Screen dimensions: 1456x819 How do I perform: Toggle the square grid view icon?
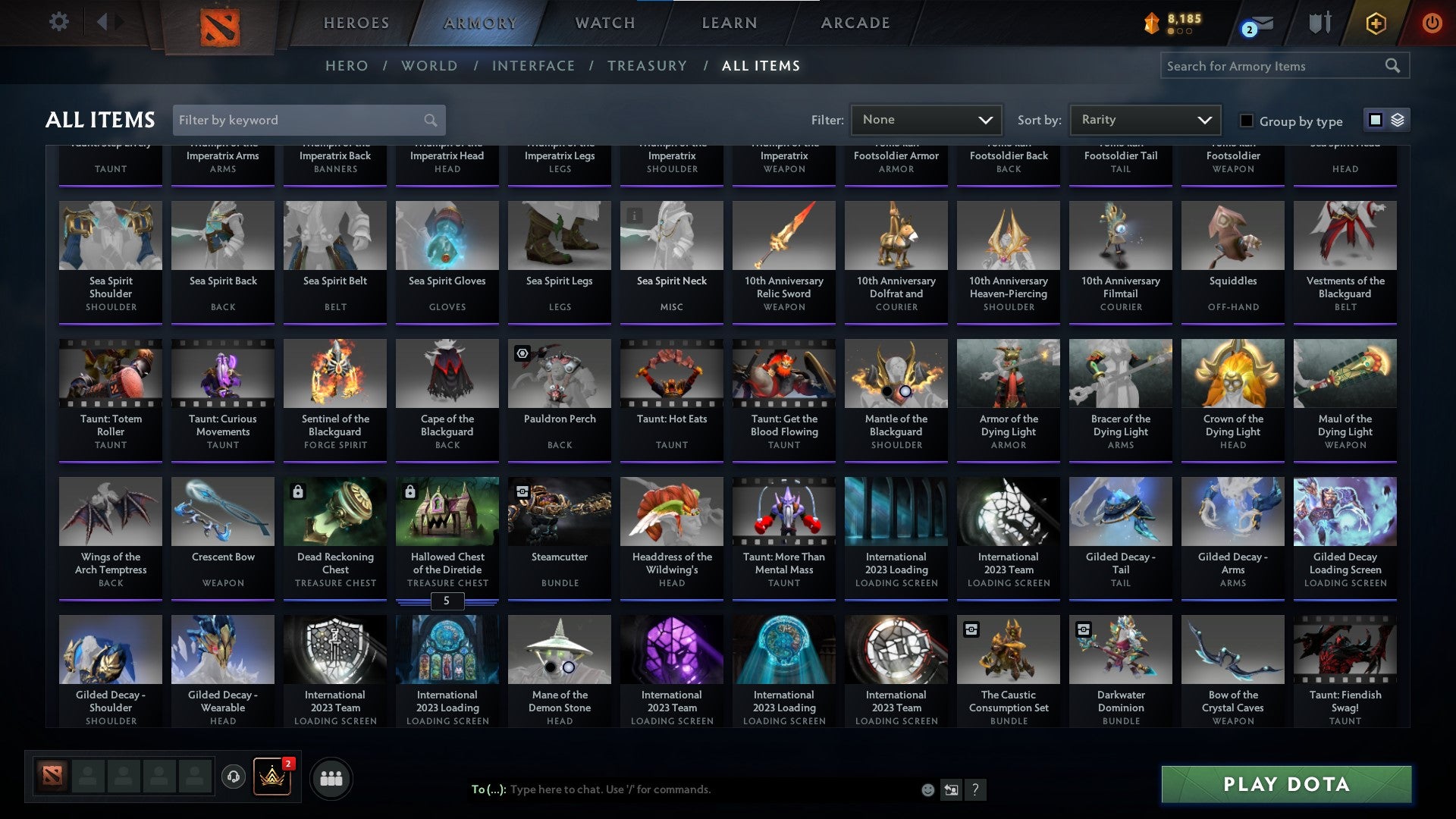(x=1375, y=120)
